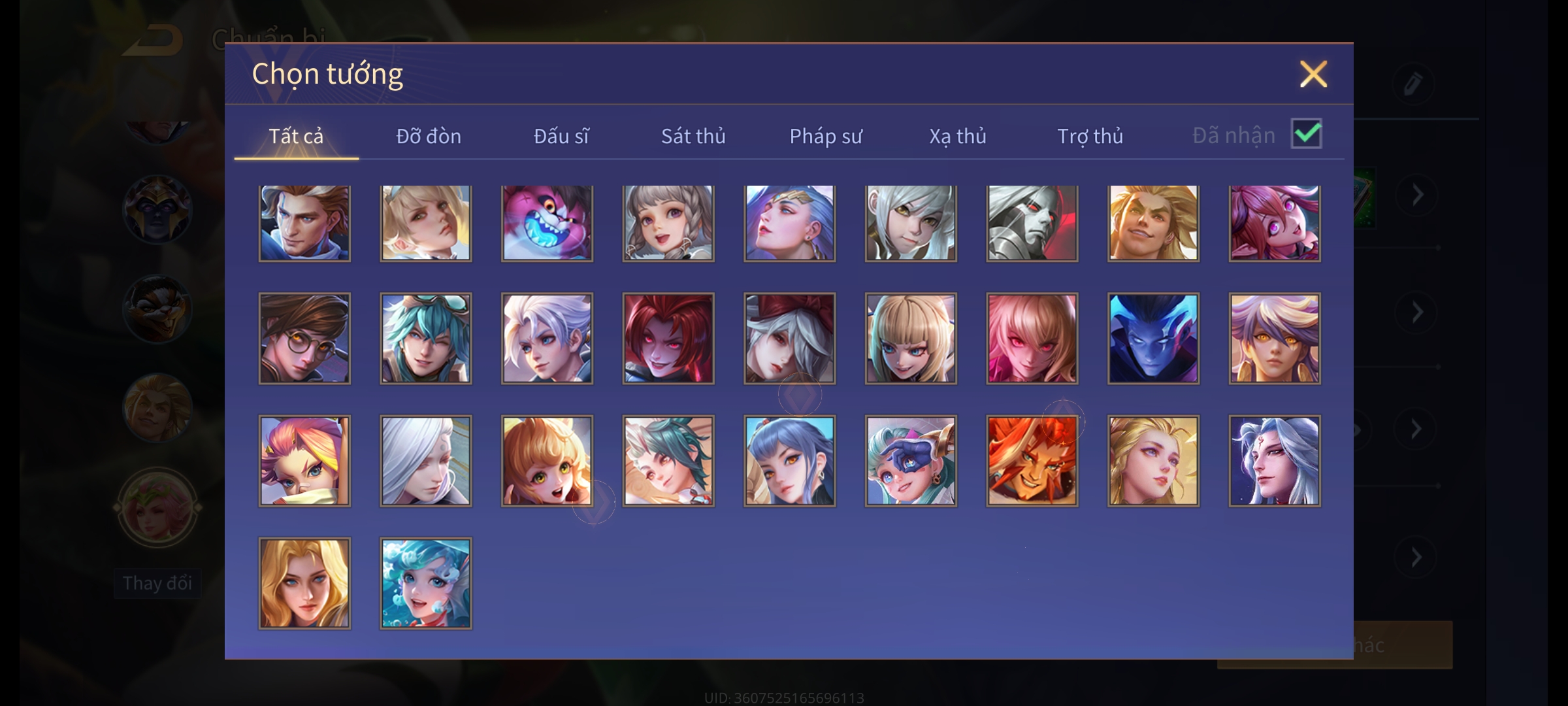Pick the pink-haired girl with purple eyes
Image resolution: width=1568 pixels, height=706 pixels.
pos(1274,223)
